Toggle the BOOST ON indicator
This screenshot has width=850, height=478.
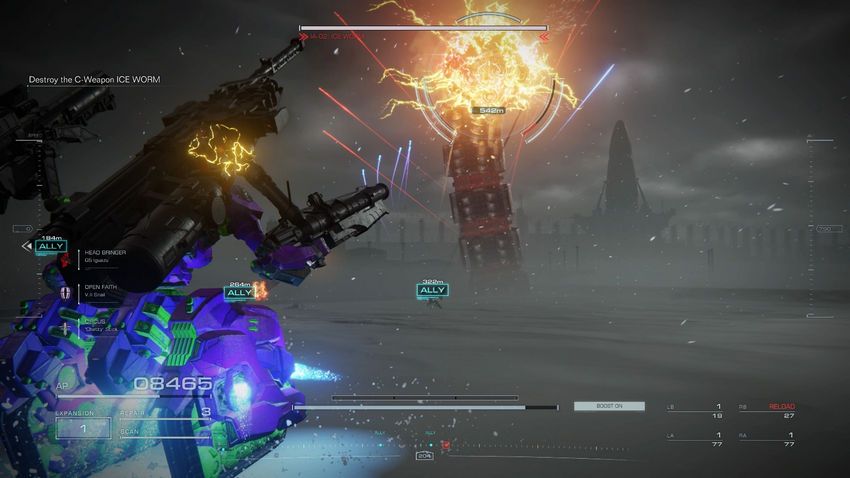pyautogui.click(x=608, y=406)
